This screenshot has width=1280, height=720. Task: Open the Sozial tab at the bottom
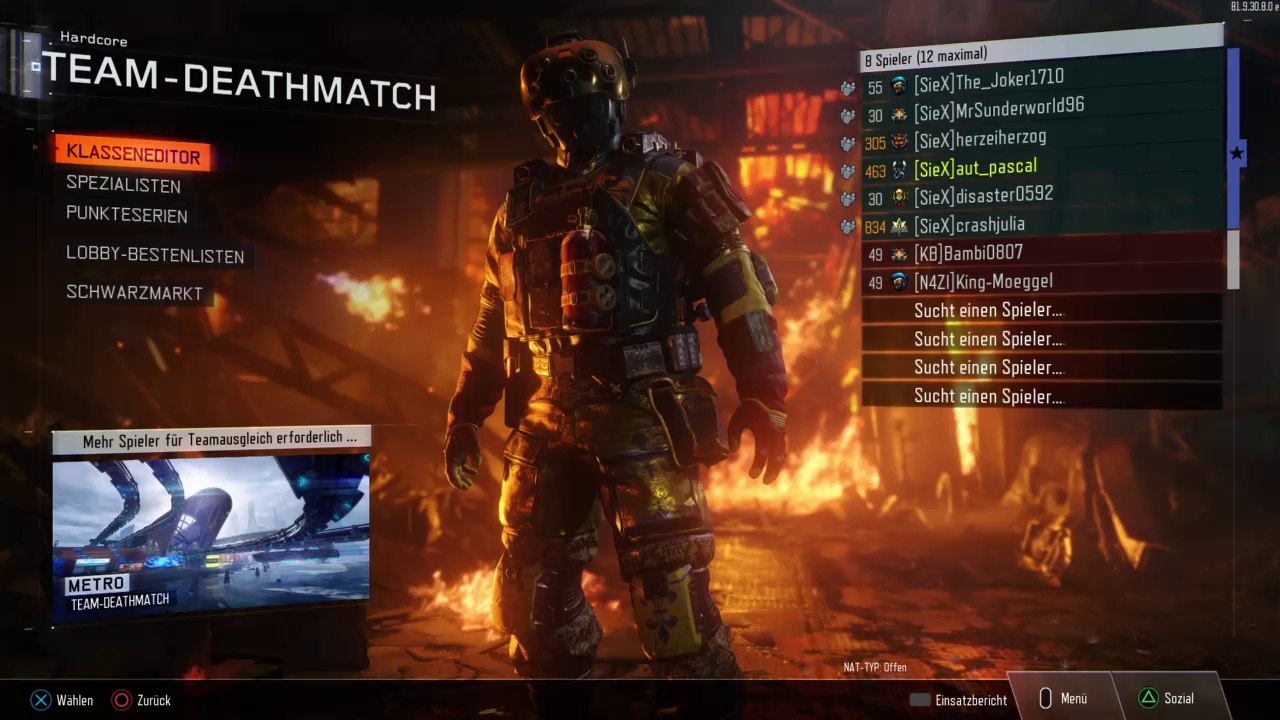click(1167, 699)
